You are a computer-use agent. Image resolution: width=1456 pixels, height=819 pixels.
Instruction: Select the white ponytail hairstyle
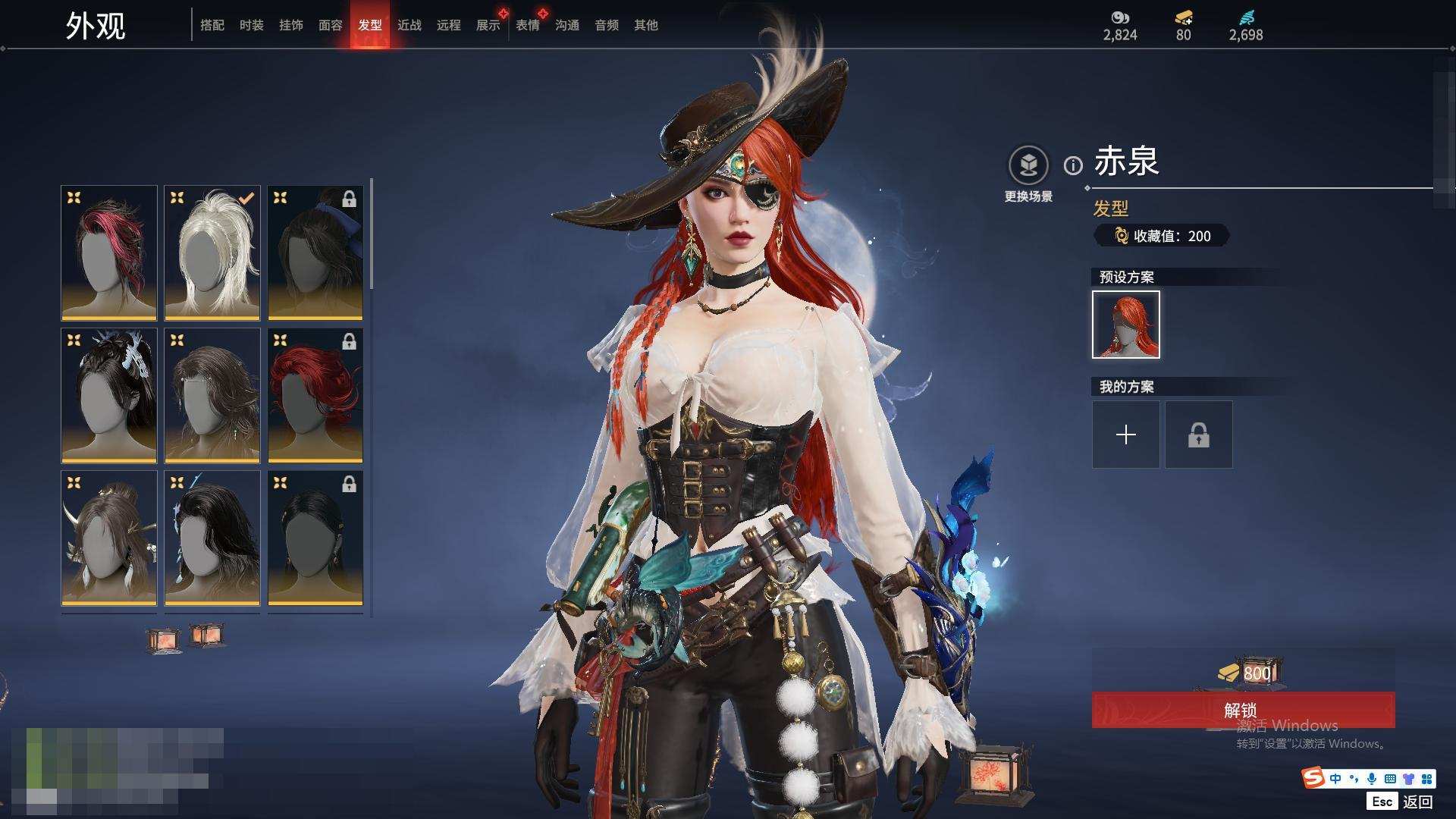[x=212, y=253]
